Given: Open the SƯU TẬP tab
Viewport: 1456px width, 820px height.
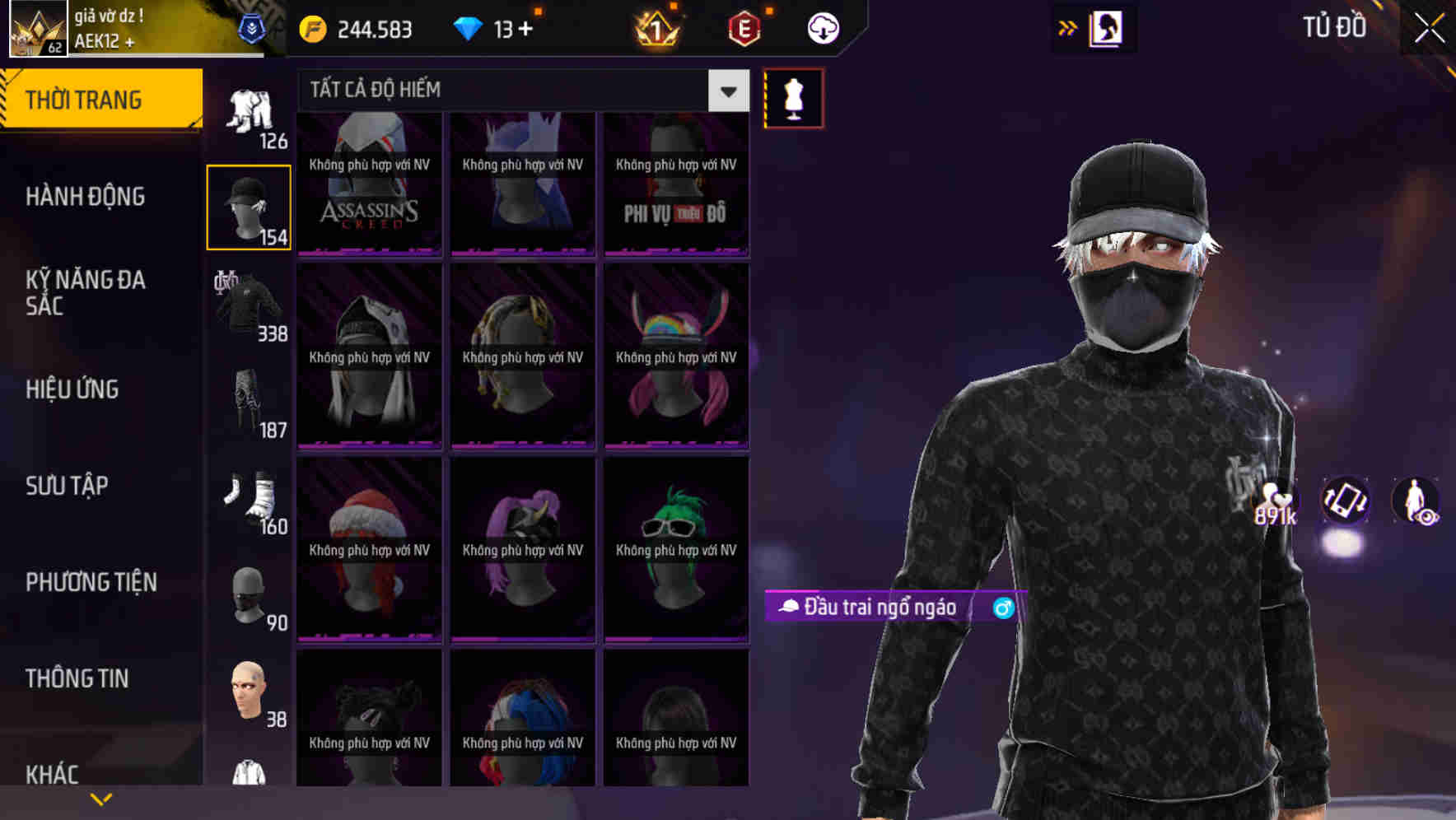Looking at the screenshot, I should (x=66, y=486).
